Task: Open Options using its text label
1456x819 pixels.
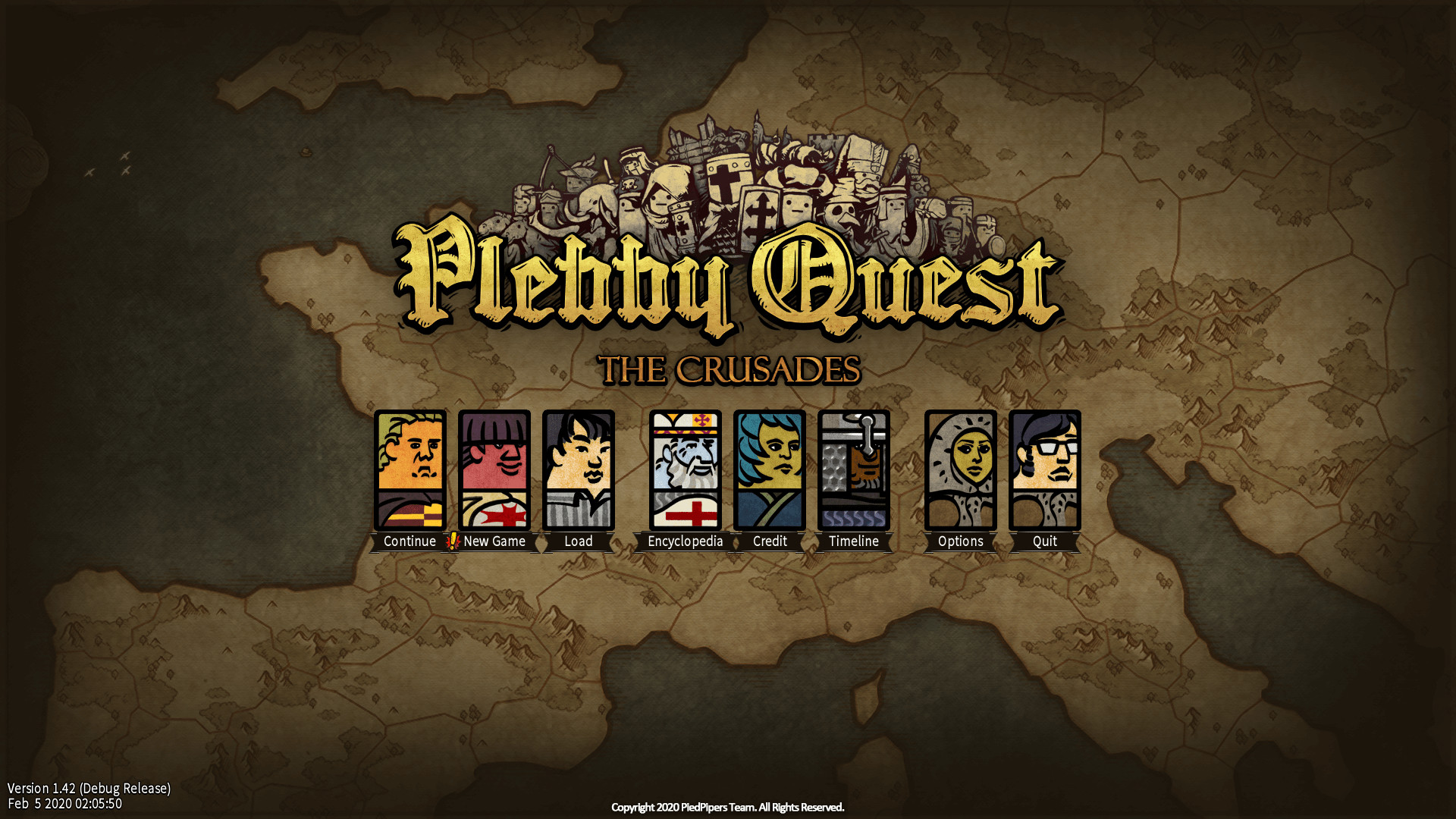Action: (961, 541)
